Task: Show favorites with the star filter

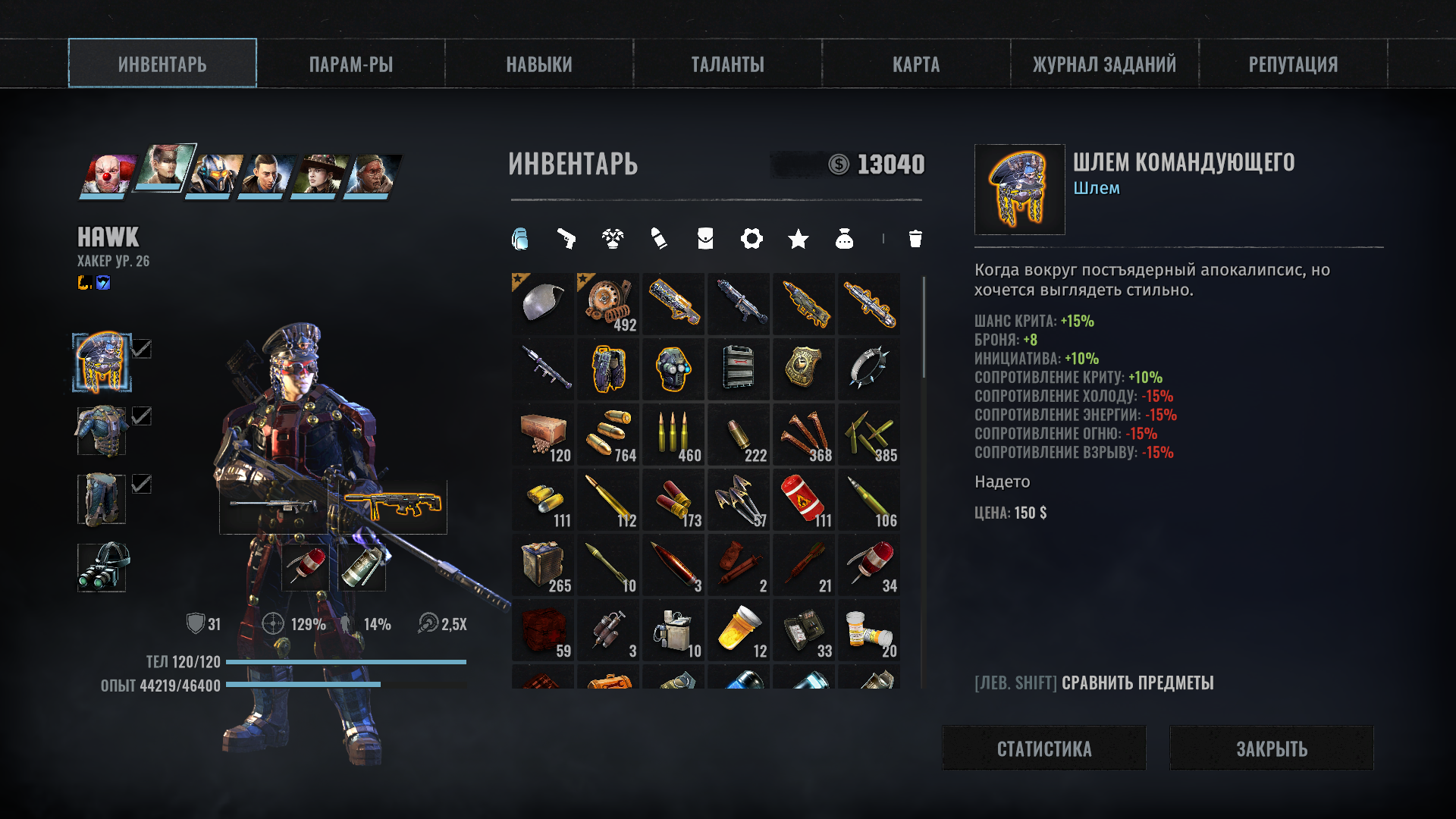Action: (798, 239)
